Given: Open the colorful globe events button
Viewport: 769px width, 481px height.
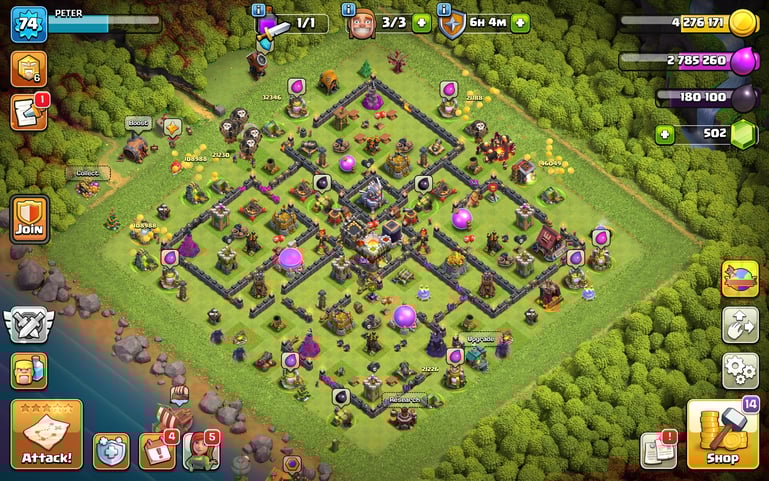Looking at the screenshot, I should [740, 279].
